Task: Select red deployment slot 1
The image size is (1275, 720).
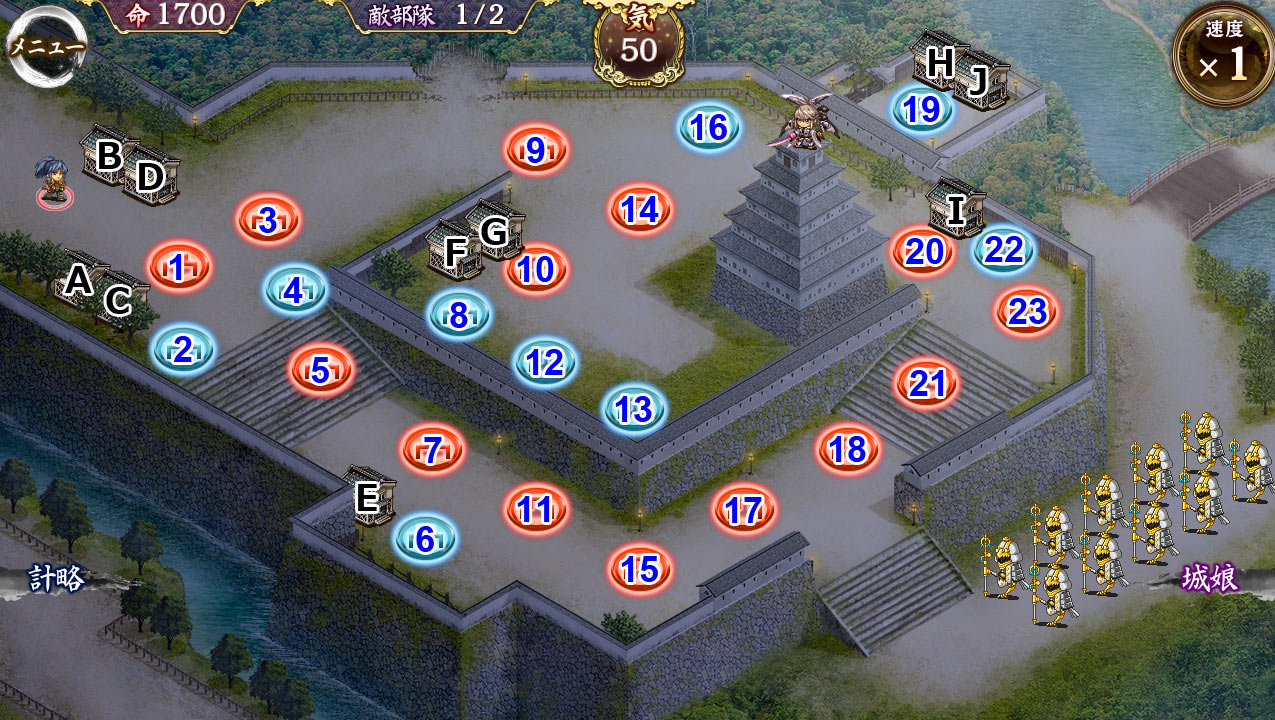Action: point(179,267)
